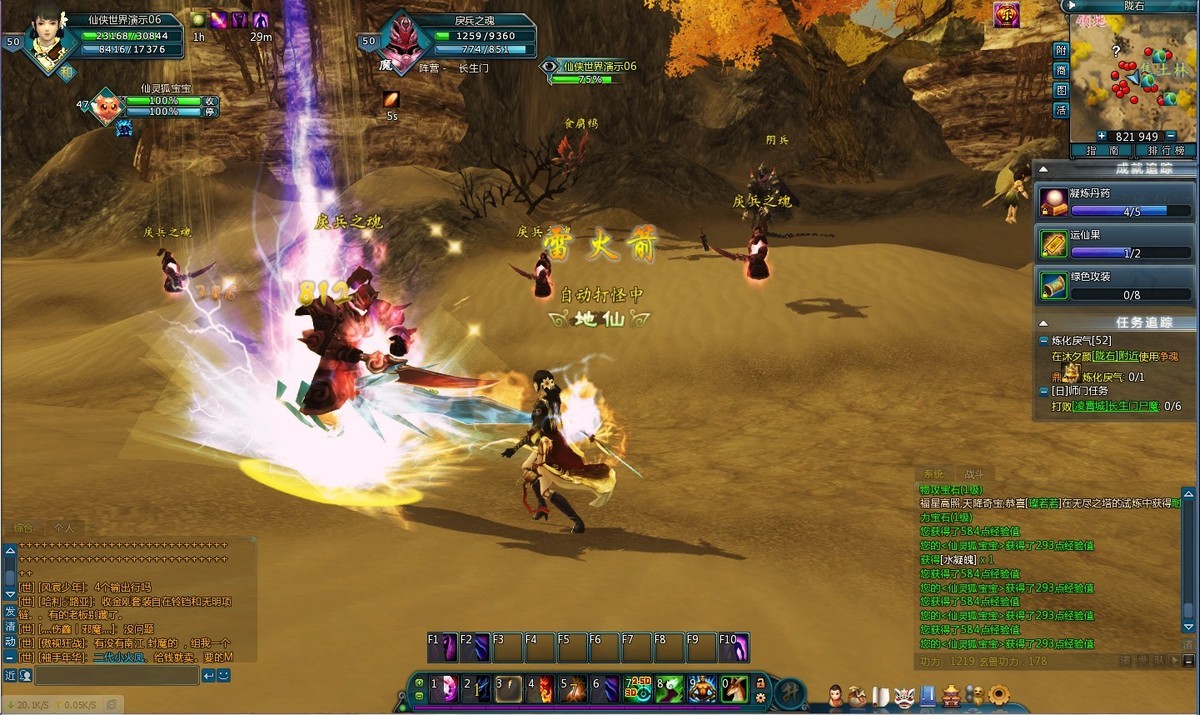Open the chat emoji smiley picker

pyautogui.click(x=224, y=676)
